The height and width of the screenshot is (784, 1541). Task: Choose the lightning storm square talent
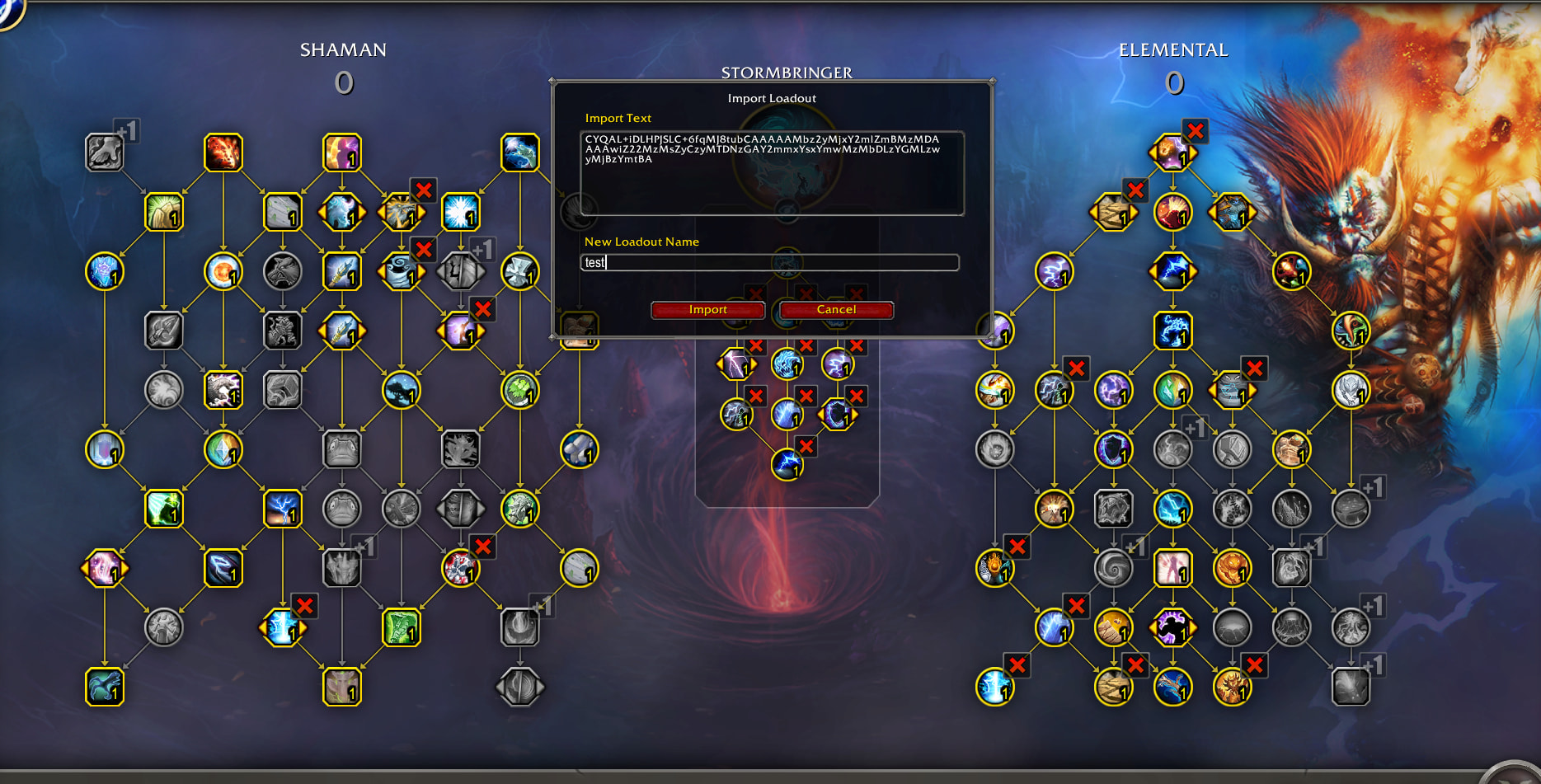pyautogui.click(x=283, y=509)
